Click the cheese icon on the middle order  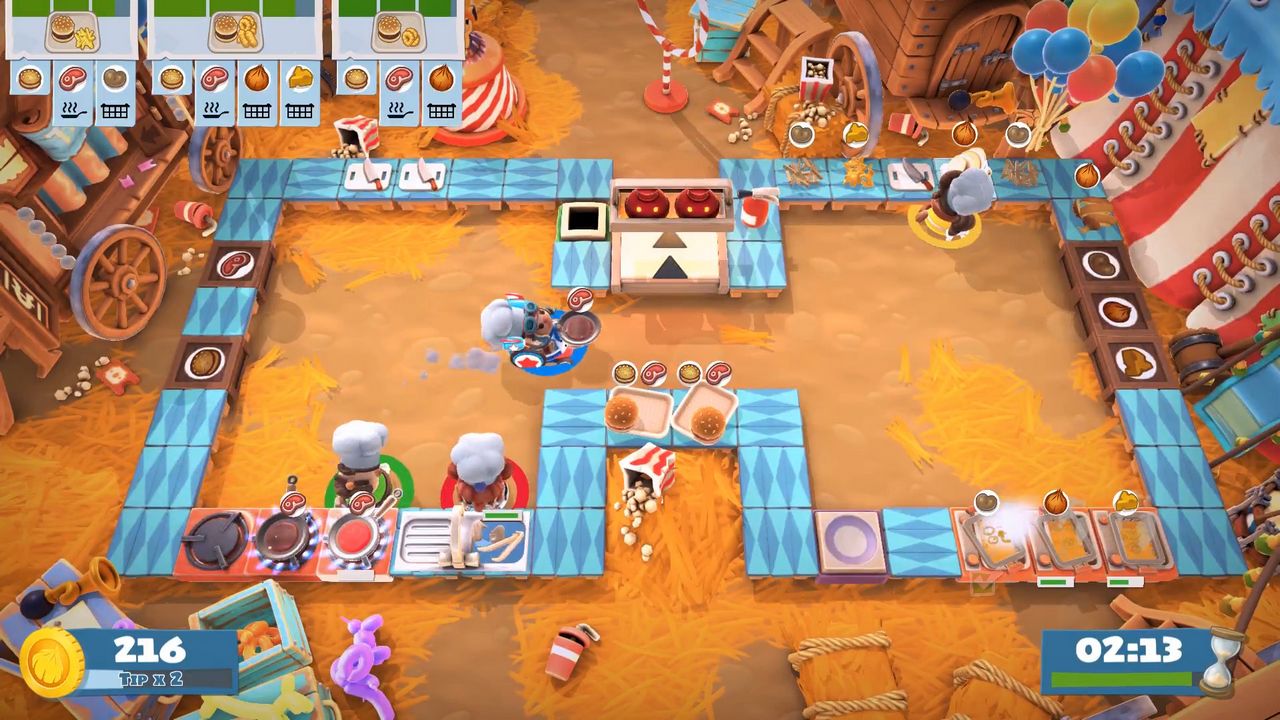297,78
